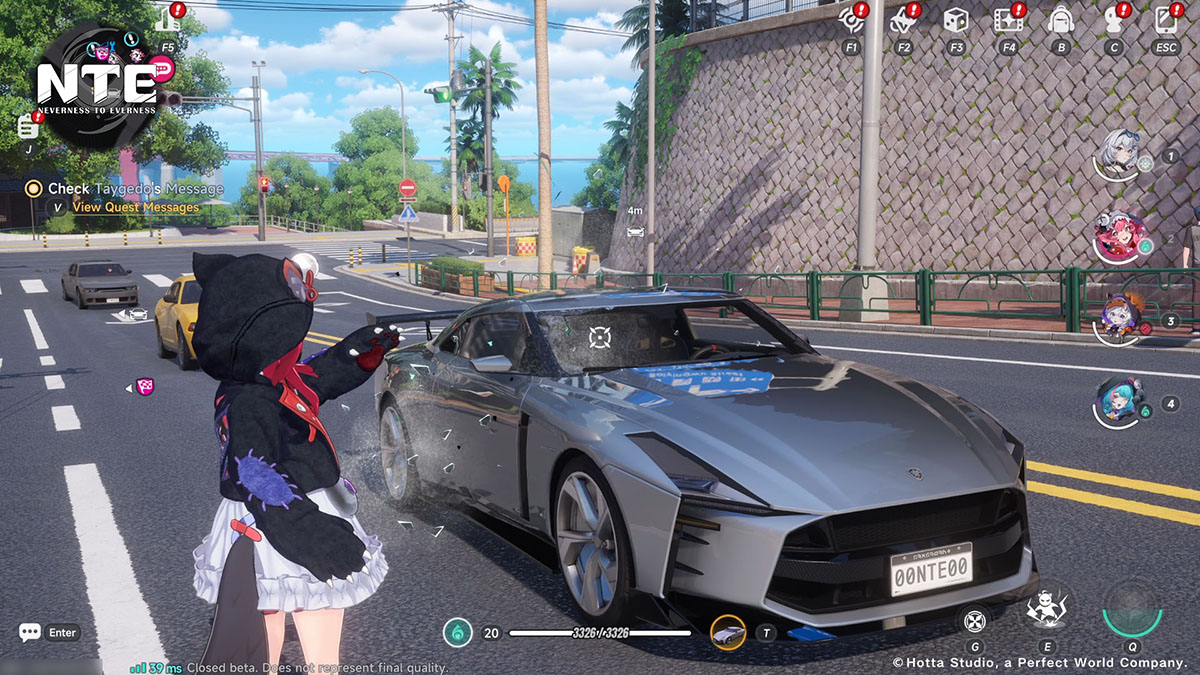Open the phone main menu icon
The width and height of the screenshot is (1200, 675).
[1166, 19]
